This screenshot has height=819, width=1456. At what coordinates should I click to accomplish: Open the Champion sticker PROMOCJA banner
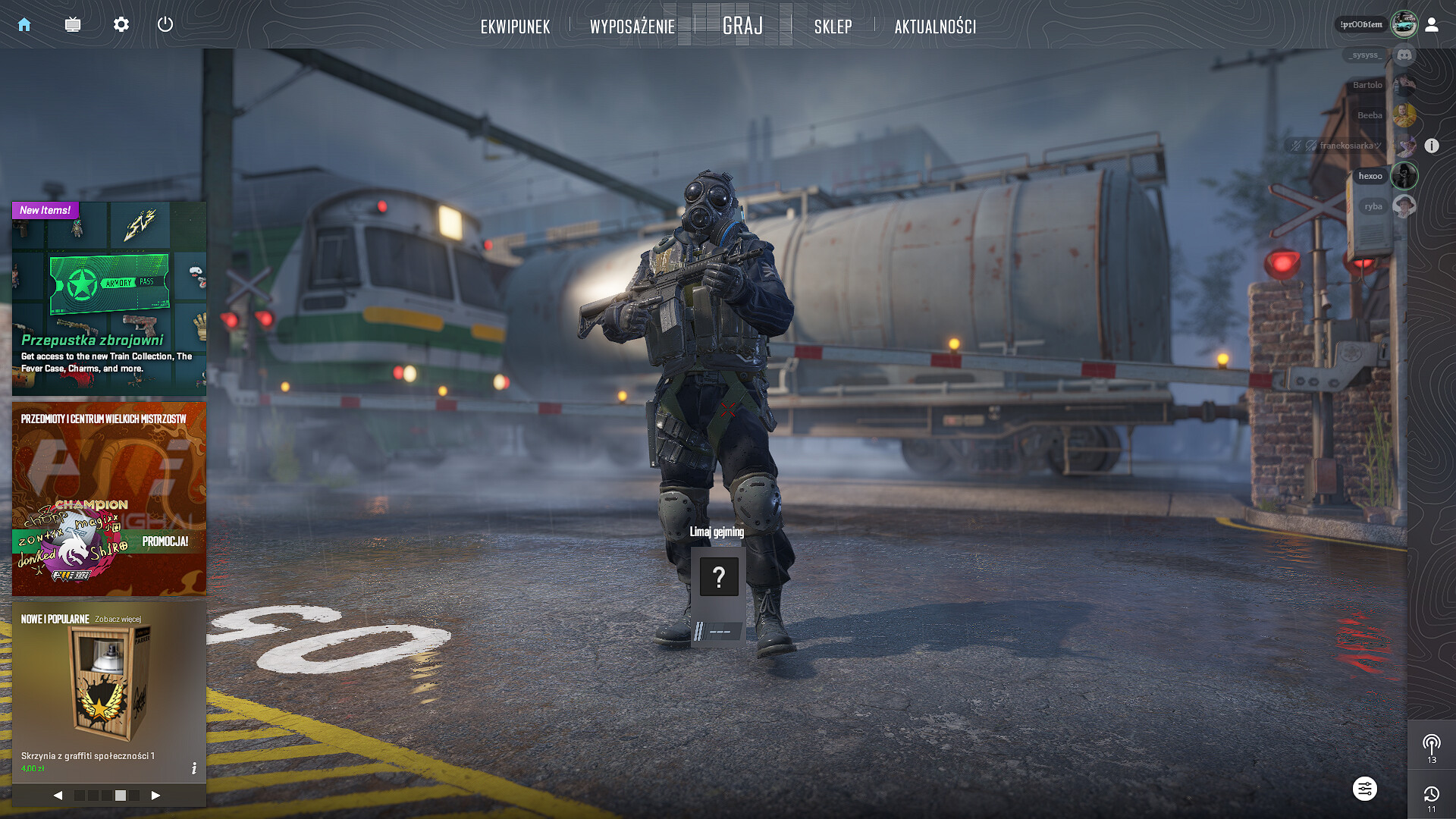[x=108, y=498]
